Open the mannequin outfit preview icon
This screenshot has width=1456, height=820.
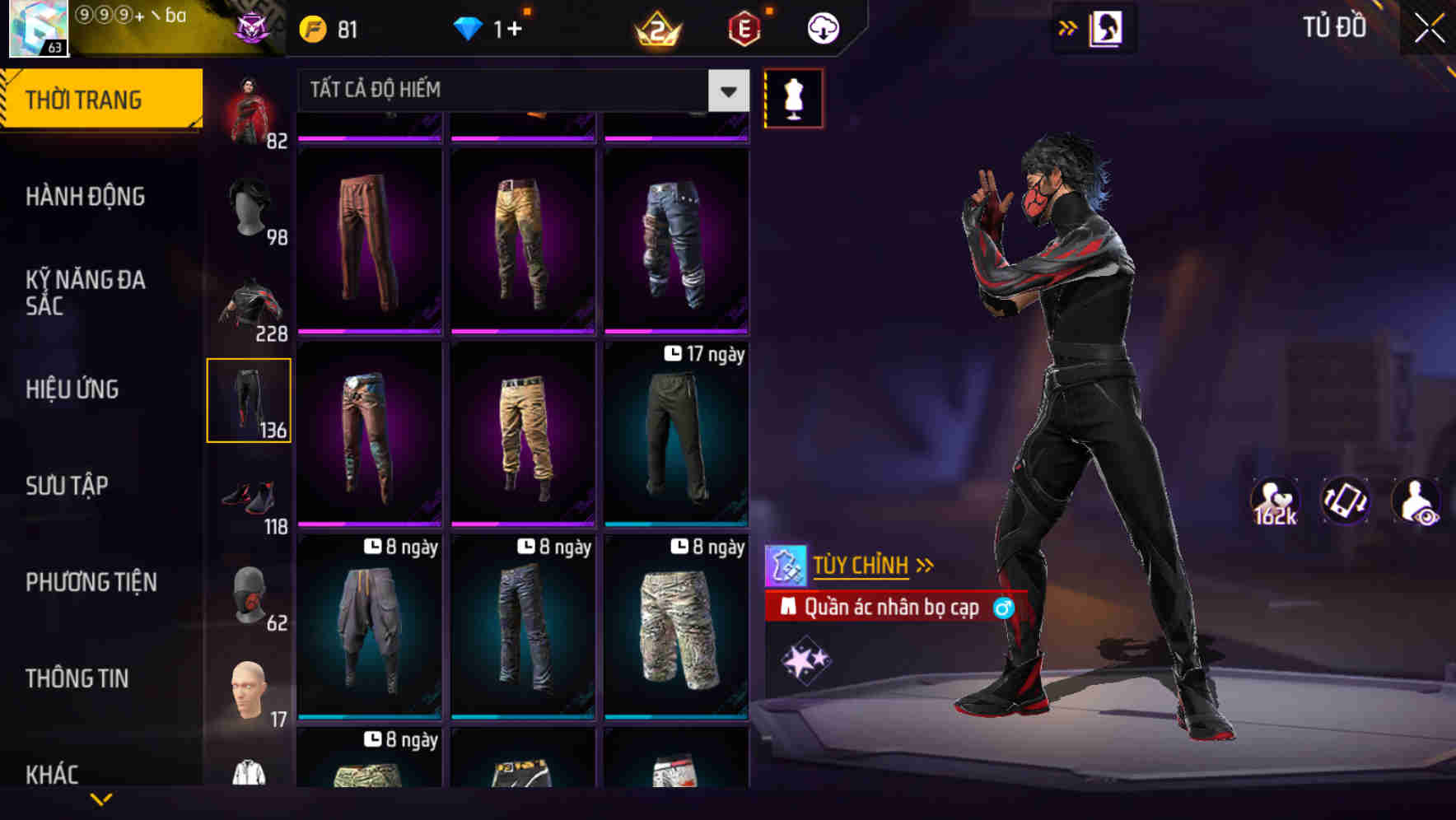point(793,97)
